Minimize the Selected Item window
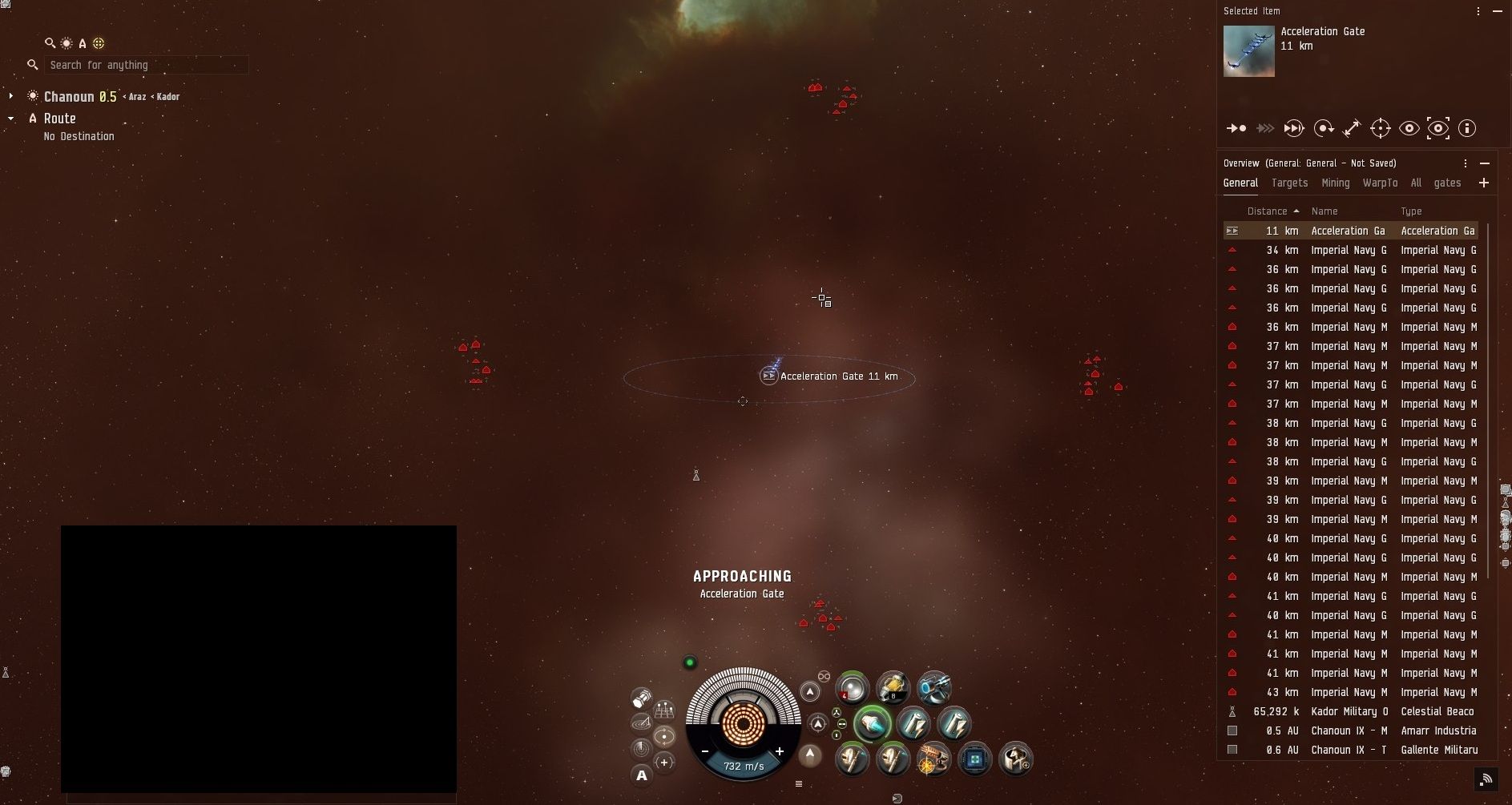The image size is (1512, 805). click(x=1498, y=11)
